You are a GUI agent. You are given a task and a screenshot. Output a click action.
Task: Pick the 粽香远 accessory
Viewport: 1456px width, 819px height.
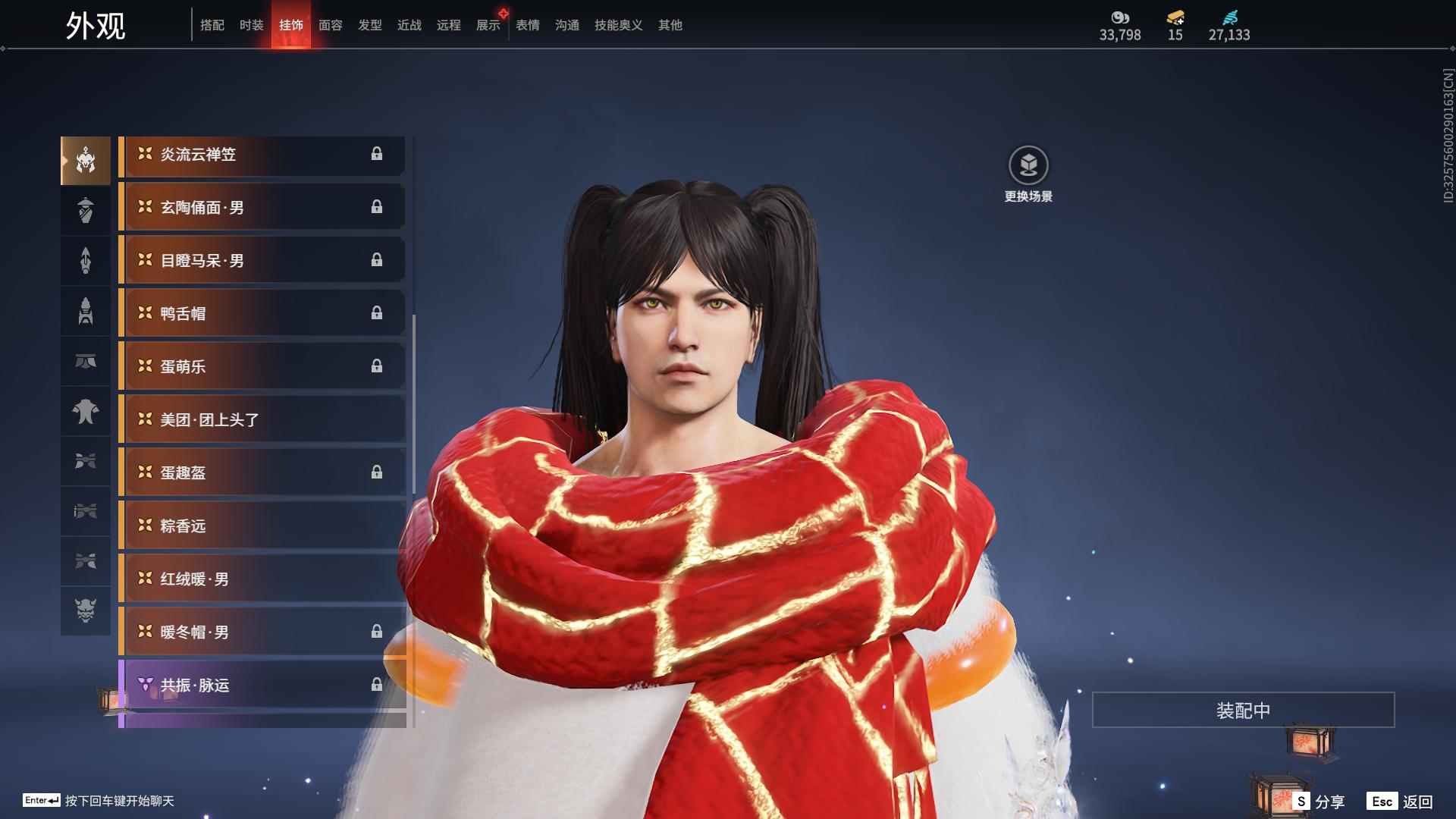pyautogui.click(x=262, y=526)
